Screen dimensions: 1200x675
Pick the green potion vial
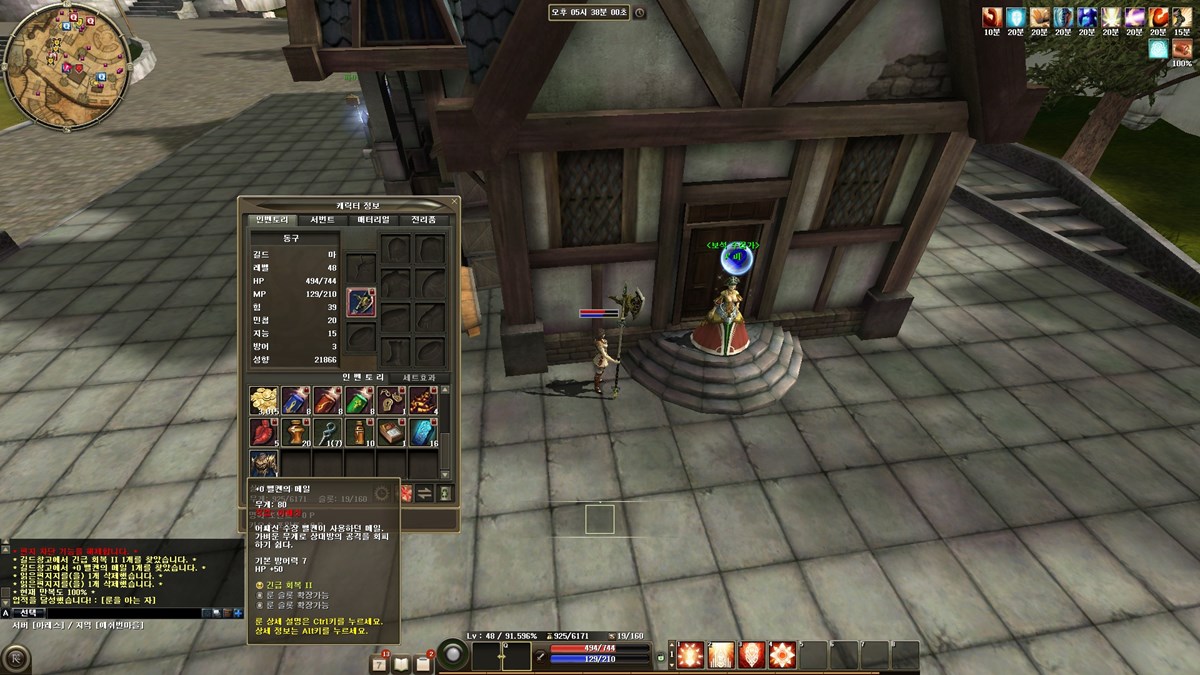pos(360,401)
